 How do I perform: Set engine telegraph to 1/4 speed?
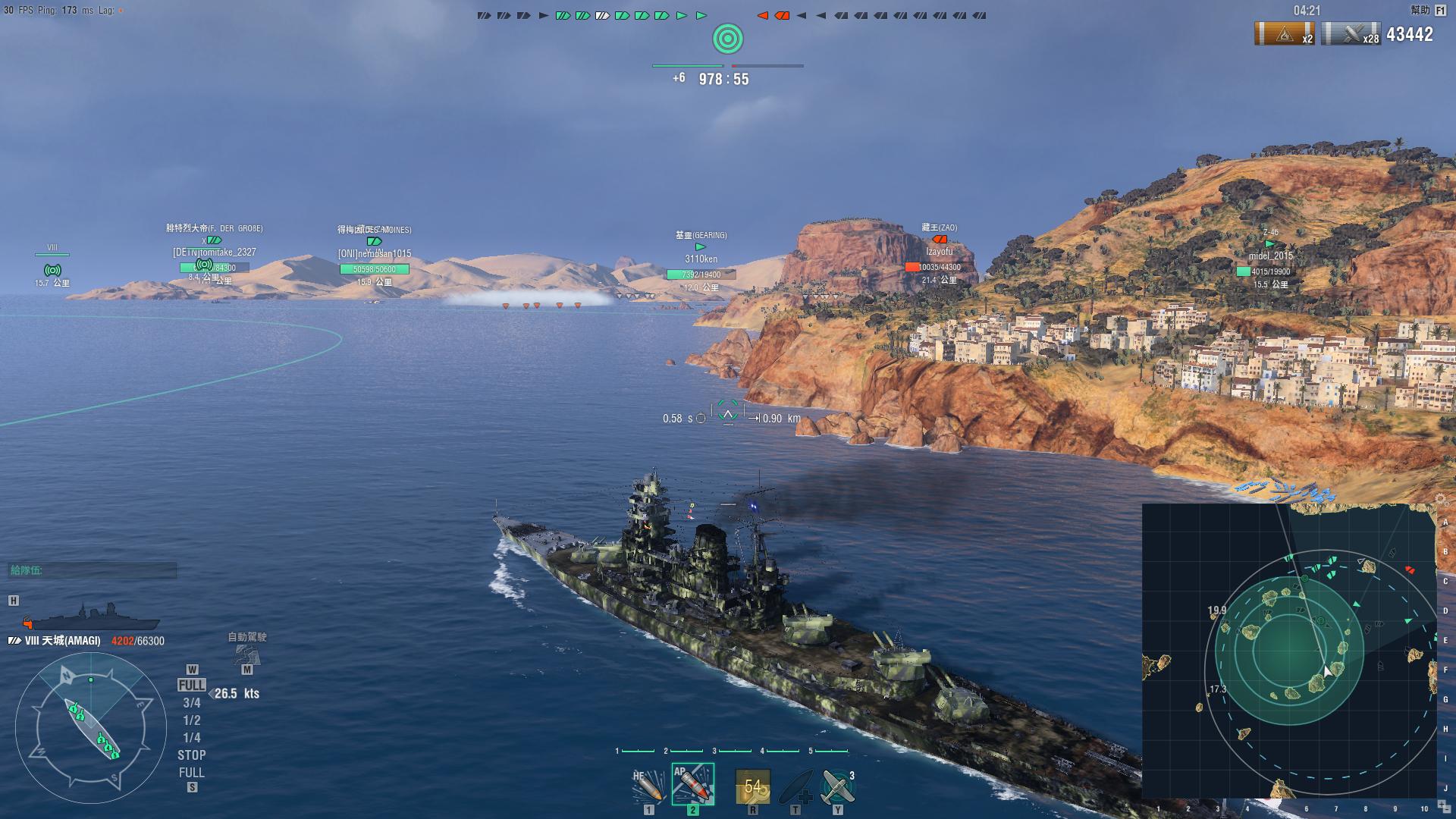(x=192, y=738)
